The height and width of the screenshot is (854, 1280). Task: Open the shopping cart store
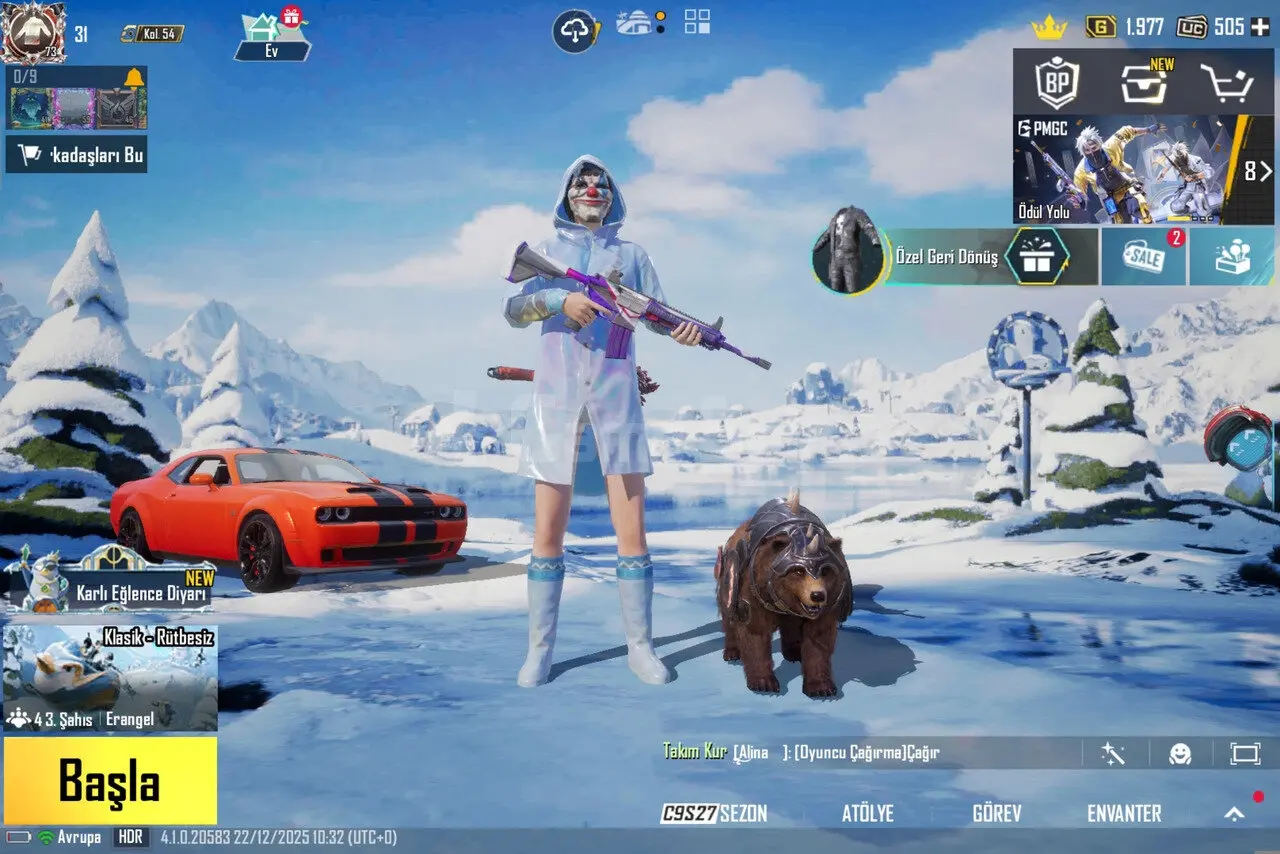click(x=1226, y=83)
